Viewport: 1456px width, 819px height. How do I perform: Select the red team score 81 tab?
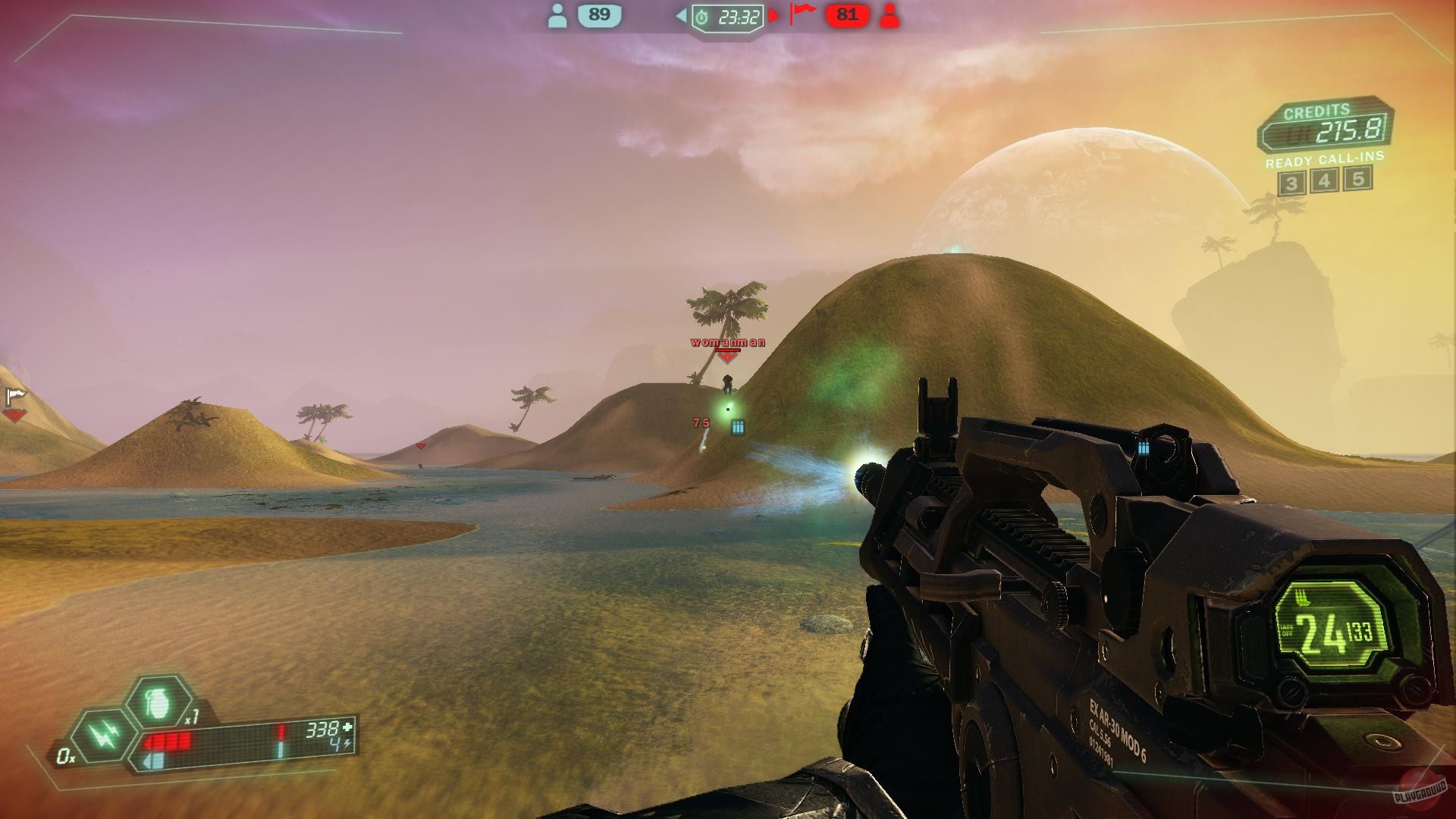(x=846, y=14)
